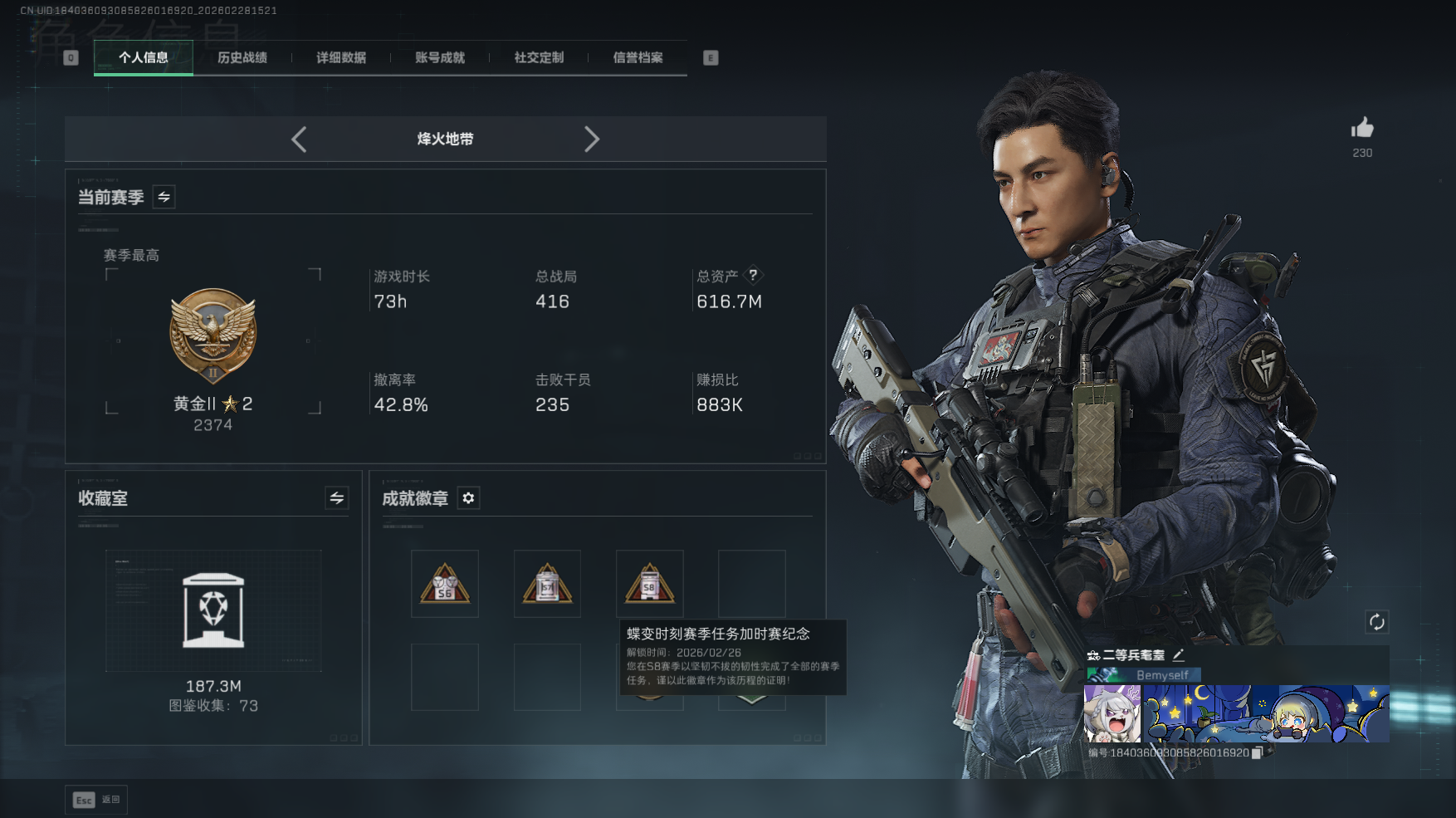
Task: Rotate the character model with the refresh icon
Action: click(x=1376, y=622)
